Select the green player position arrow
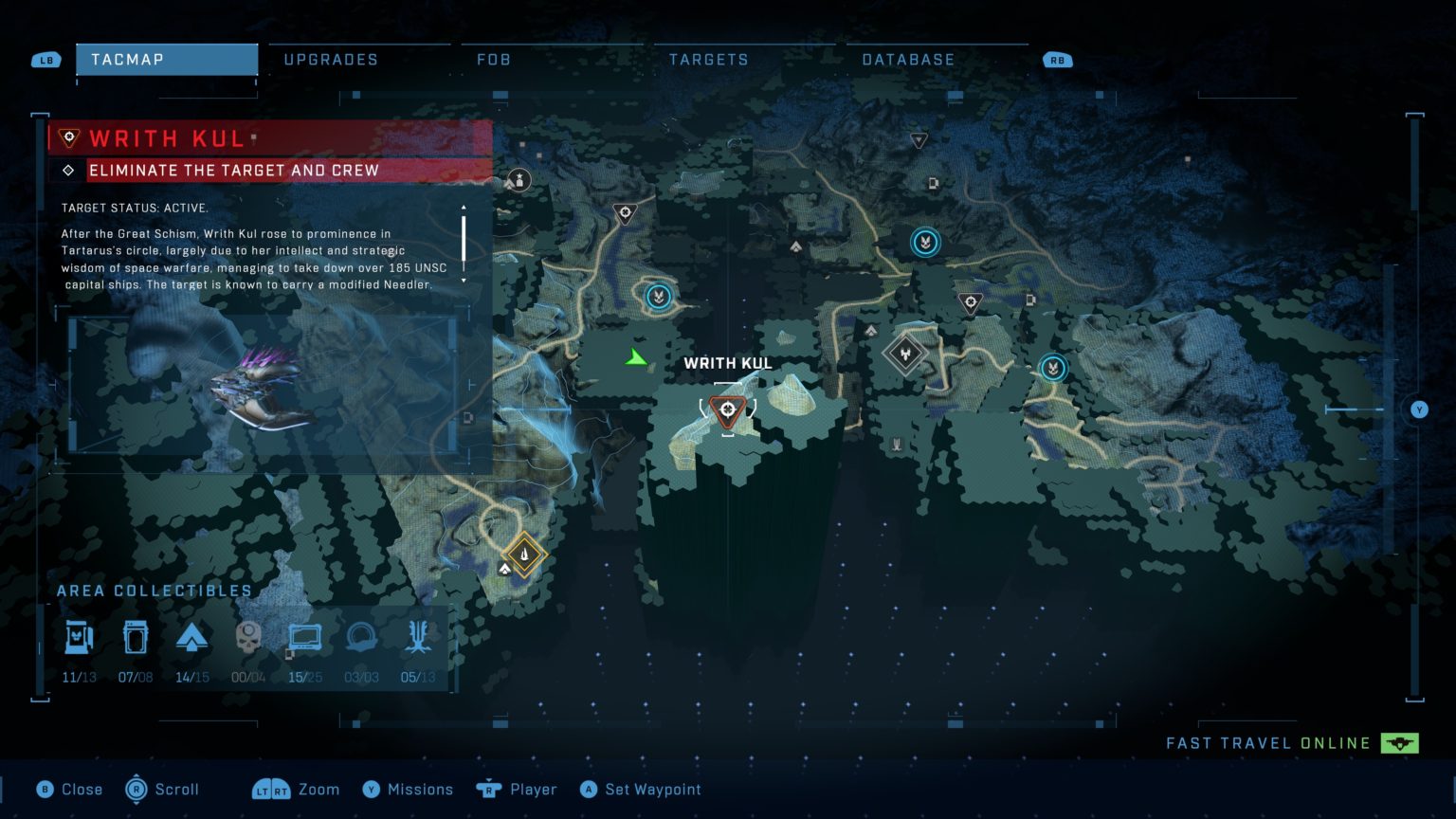The height and width of the screenshot is (819, 1456). click(634, 357)
